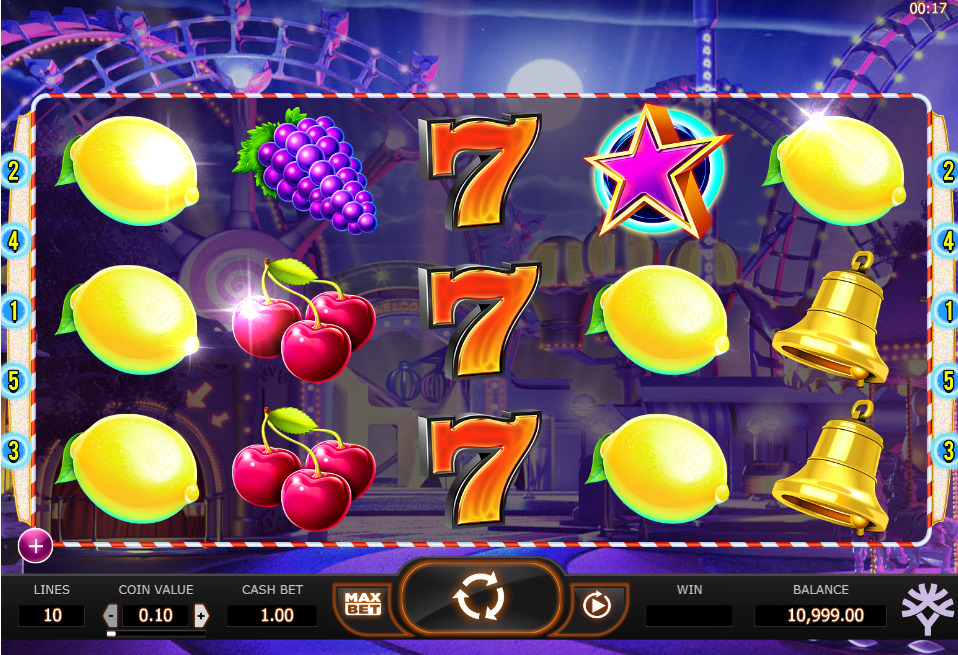Image resolution: width=958 pixels, height=655 pixels.
Task: Decrease the coin value with the minus arrow
Action: point(111,615)
